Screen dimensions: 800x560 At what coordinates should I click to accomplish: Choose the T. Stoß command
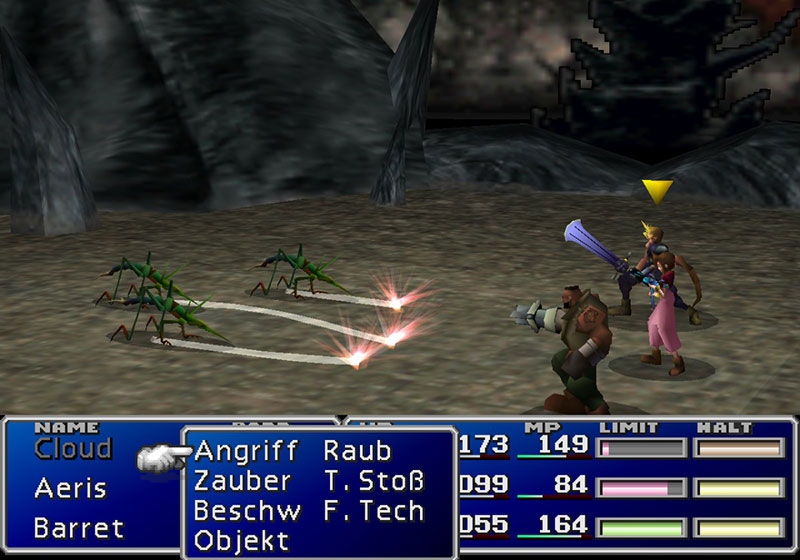(374, 481)
